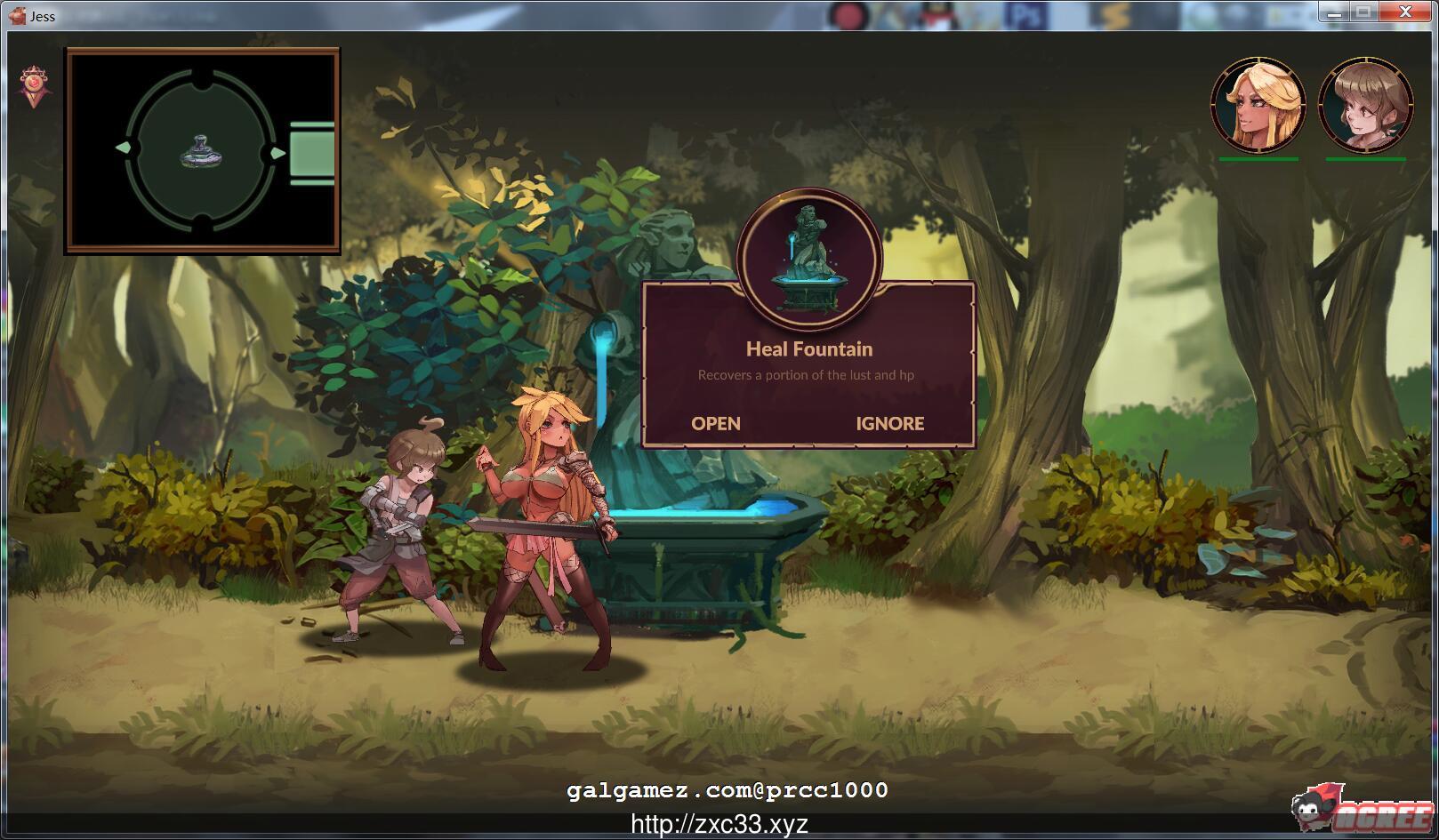The image size is (1439, 840).
Task: Click the Jess game icon in the title bar
Action: [17, 15]
